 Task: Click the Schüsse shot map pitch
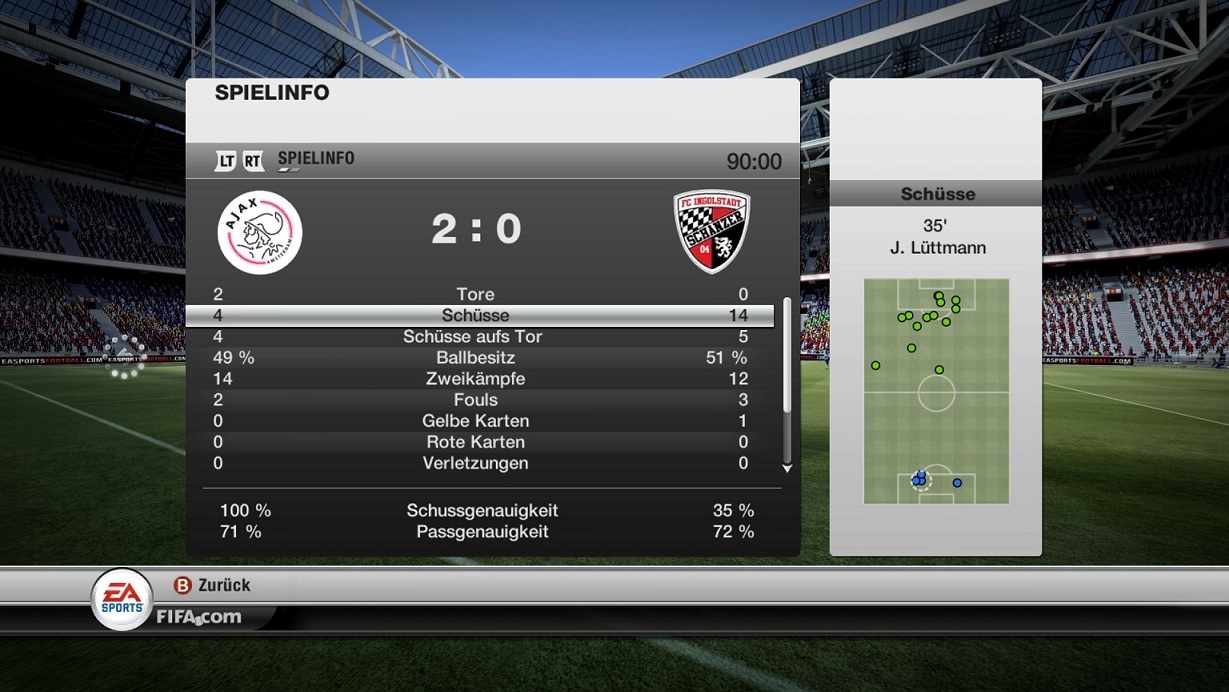click(936, 391)
